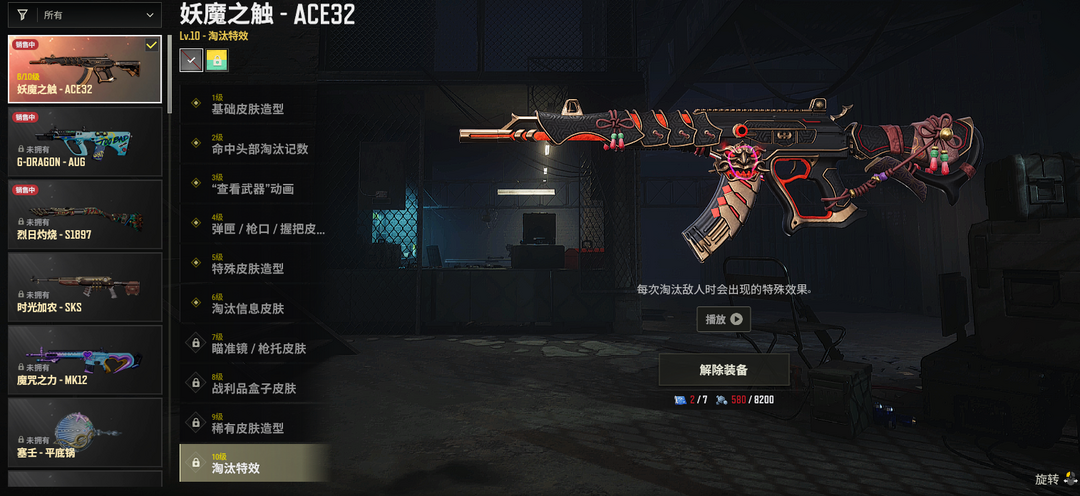Select locked level 9 稀有皮肤造型
Image resolution: width=1080 pixels, height=496 pixels.
point(254,423)
